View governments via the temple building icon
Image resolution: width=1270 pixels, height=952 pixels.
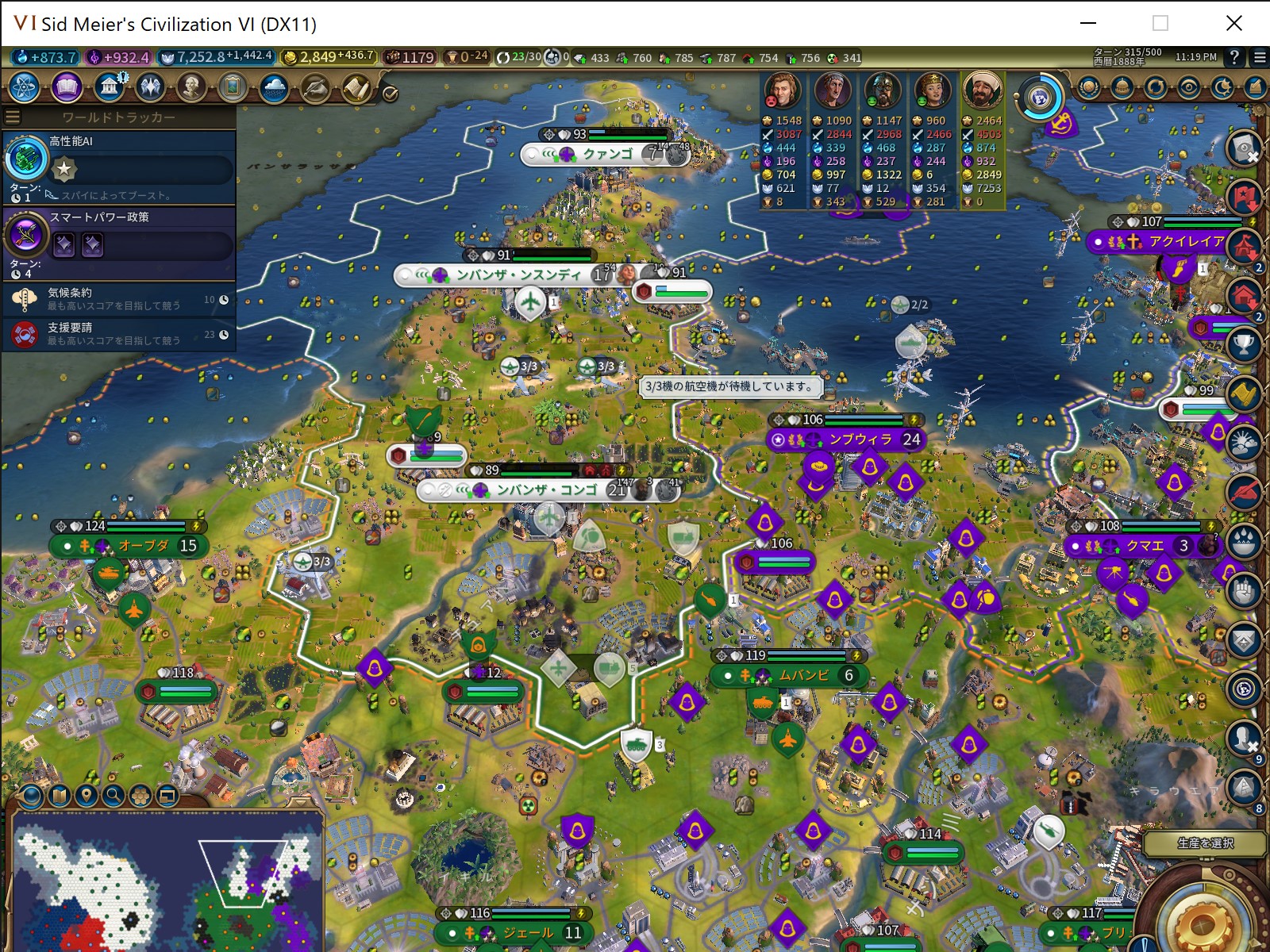pyautogui.click(x=109, y=87)
